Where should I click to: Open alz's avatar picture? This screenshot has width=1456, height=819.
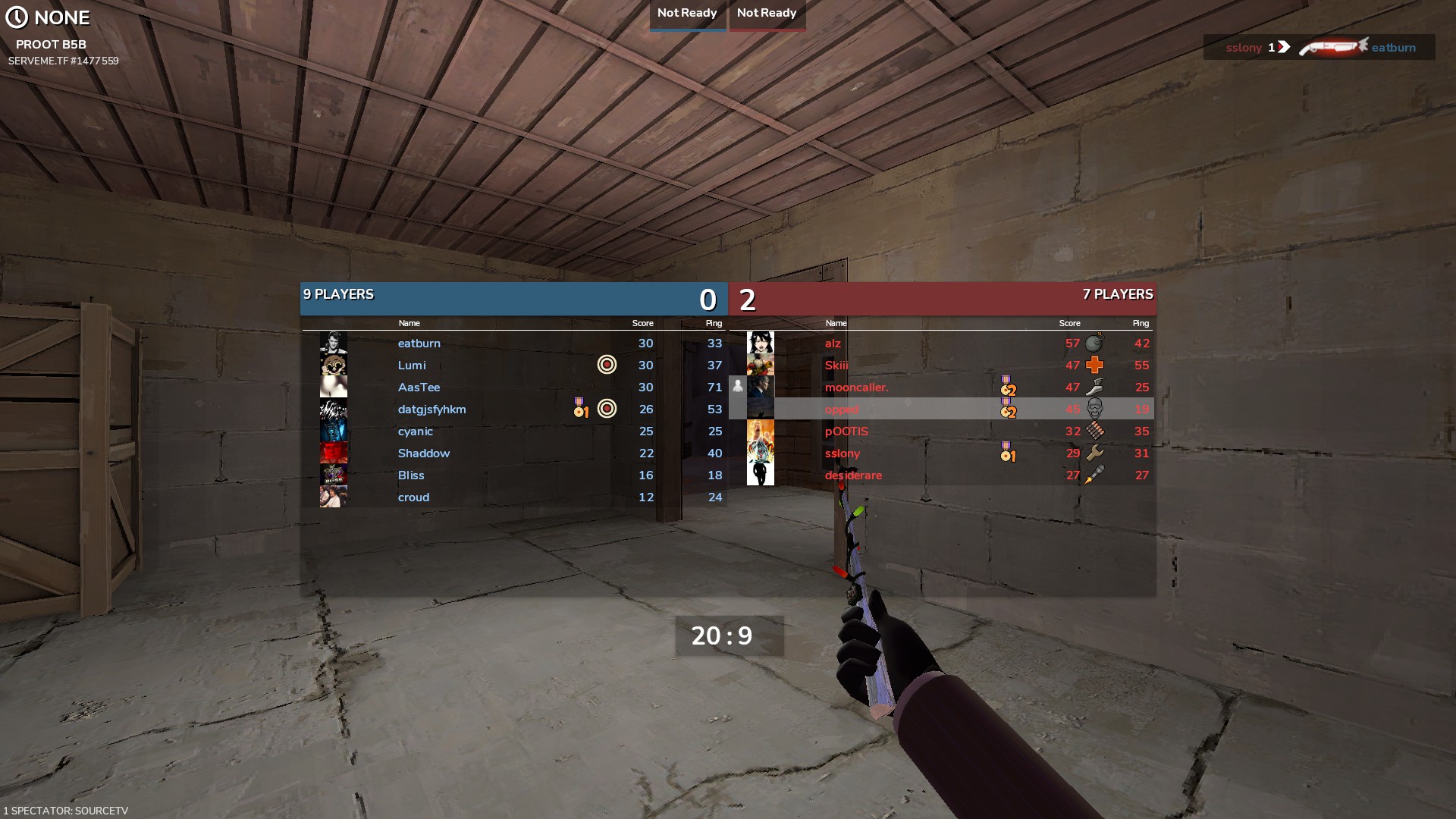pos(761,344)
